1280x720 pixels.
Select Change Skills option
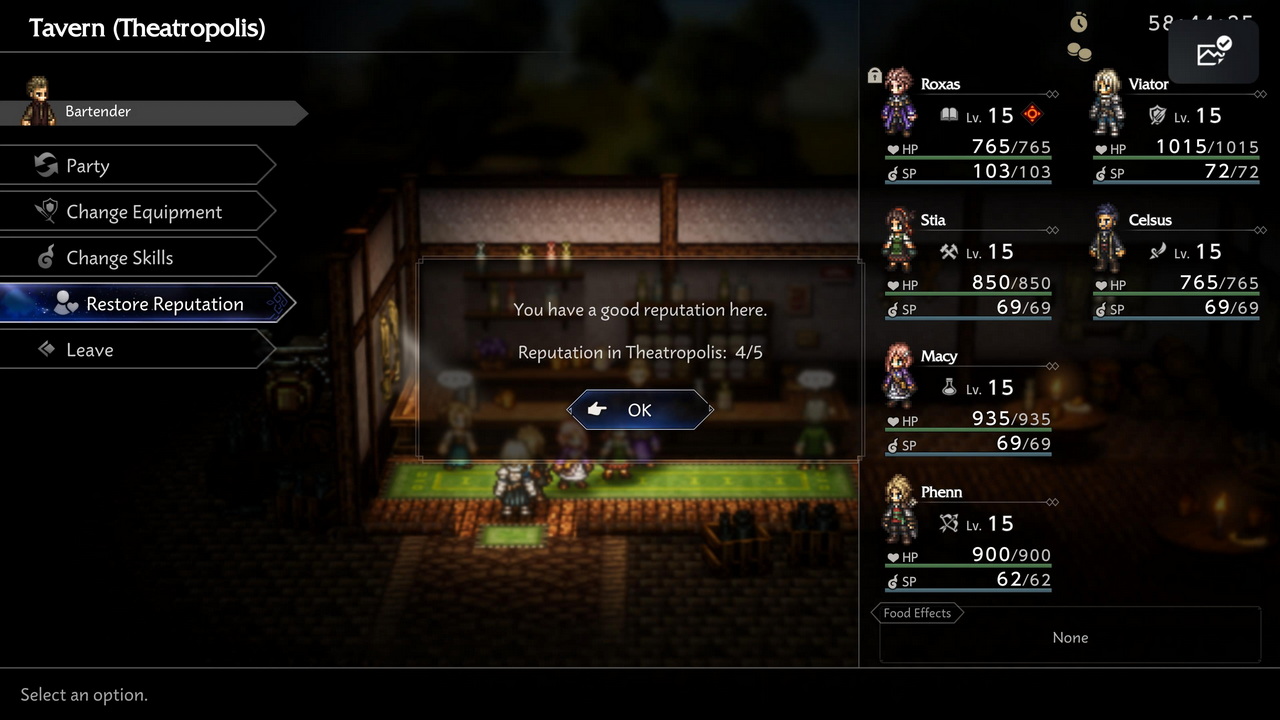[x=135, y=258]
